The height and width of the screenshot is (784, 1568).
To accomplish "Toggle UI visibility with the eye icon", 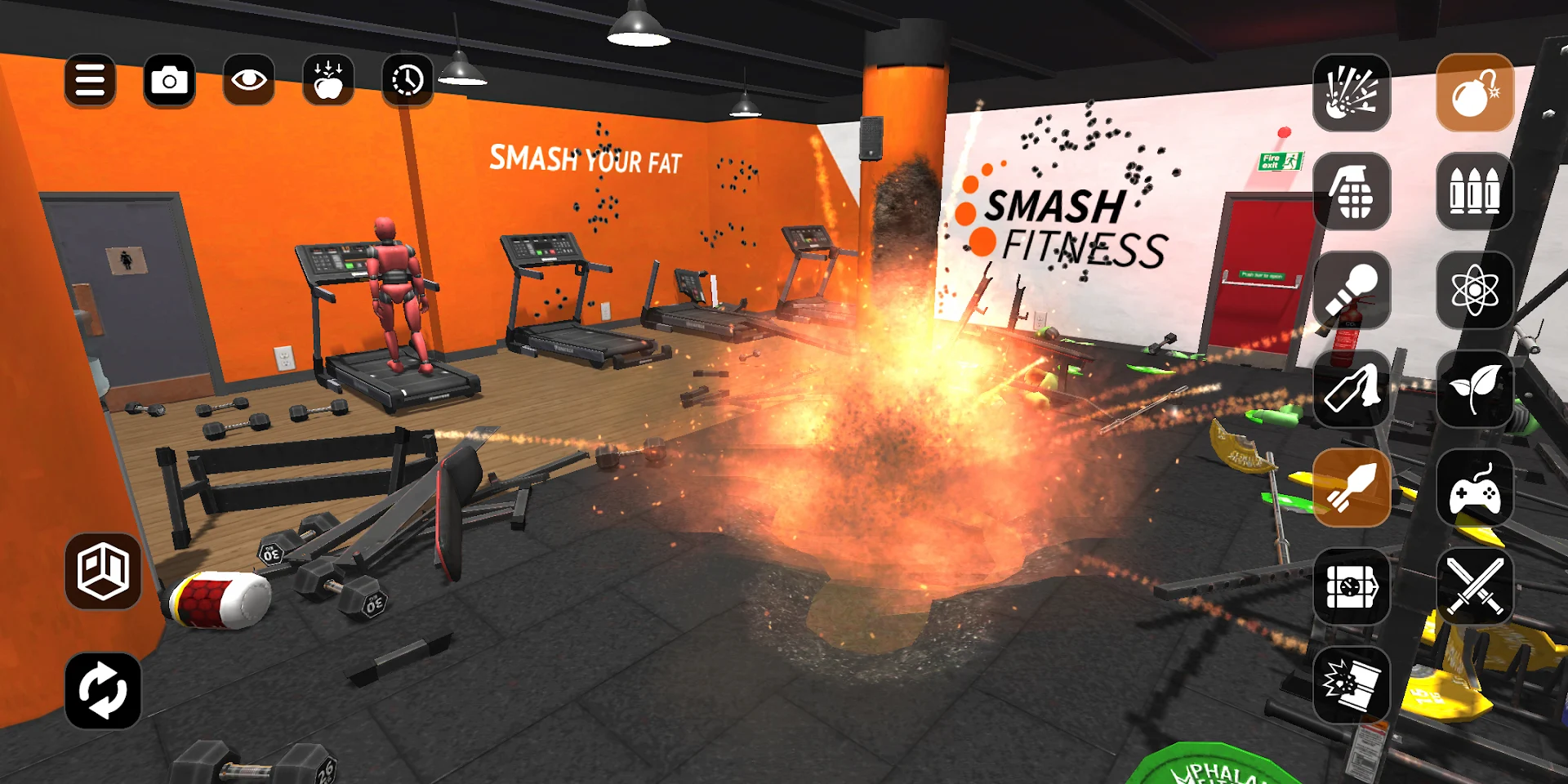I will pos(248,80).
